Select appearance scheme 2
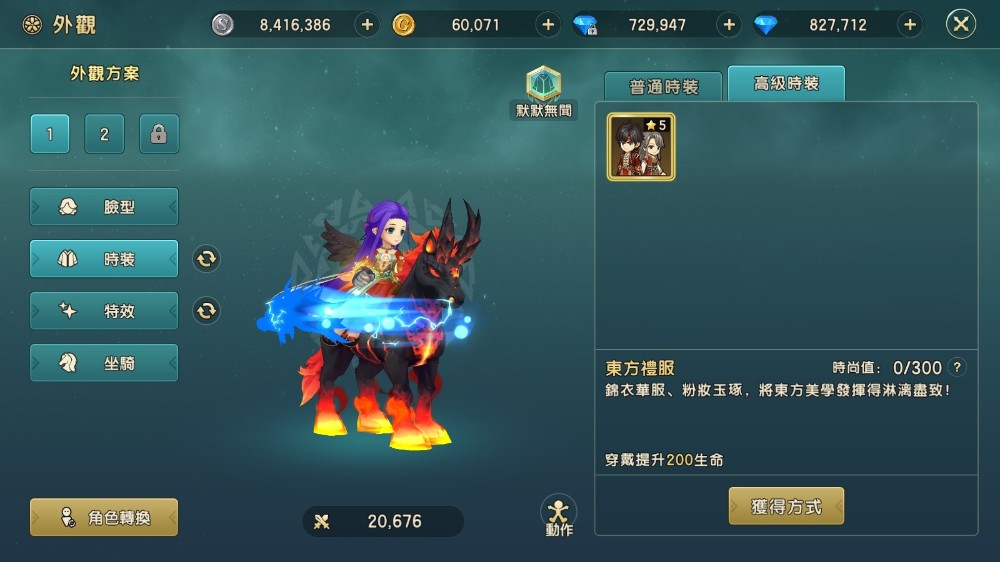 pyautogui.click(x=104, y=134)
